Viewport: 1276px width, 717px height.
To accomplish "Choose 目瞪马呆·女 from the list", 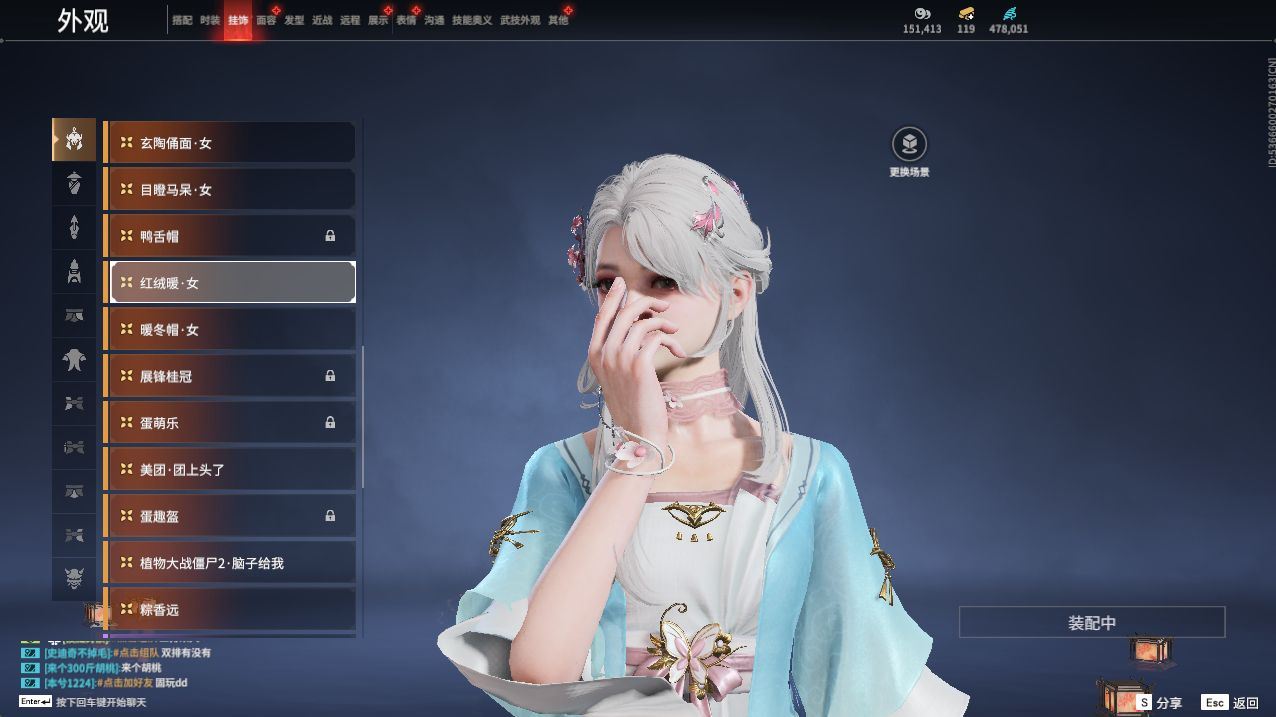I will tap(230, 190).
